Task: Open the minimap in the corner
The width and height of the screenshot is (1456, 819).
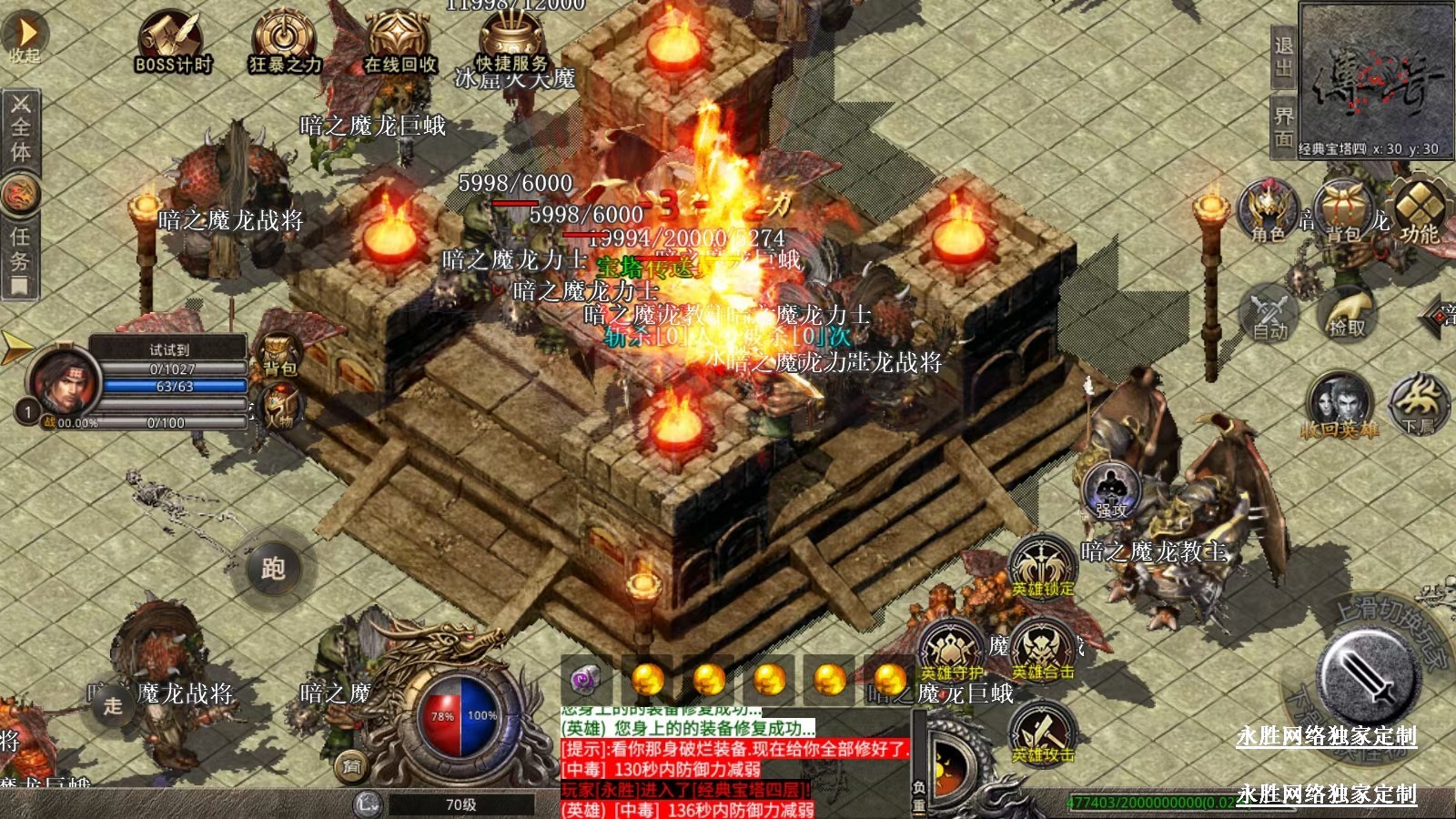Action: coord(1376,78)
